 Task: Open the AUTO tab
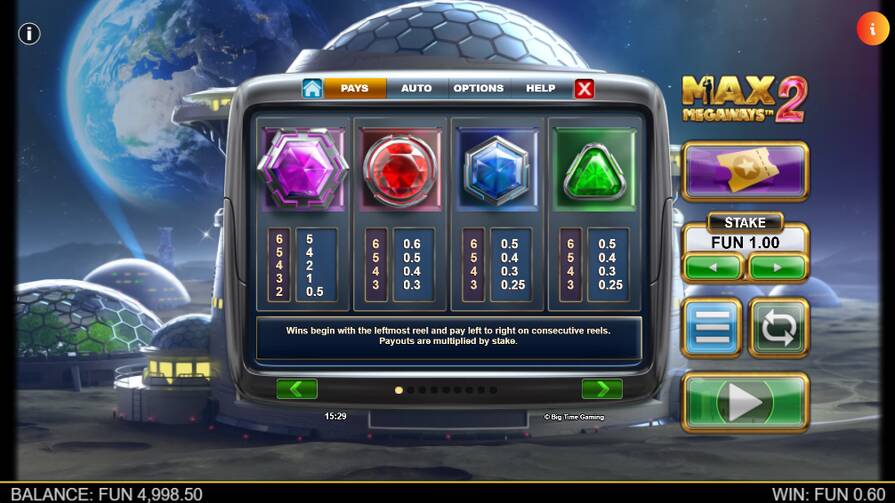click(x=416, y=88)
